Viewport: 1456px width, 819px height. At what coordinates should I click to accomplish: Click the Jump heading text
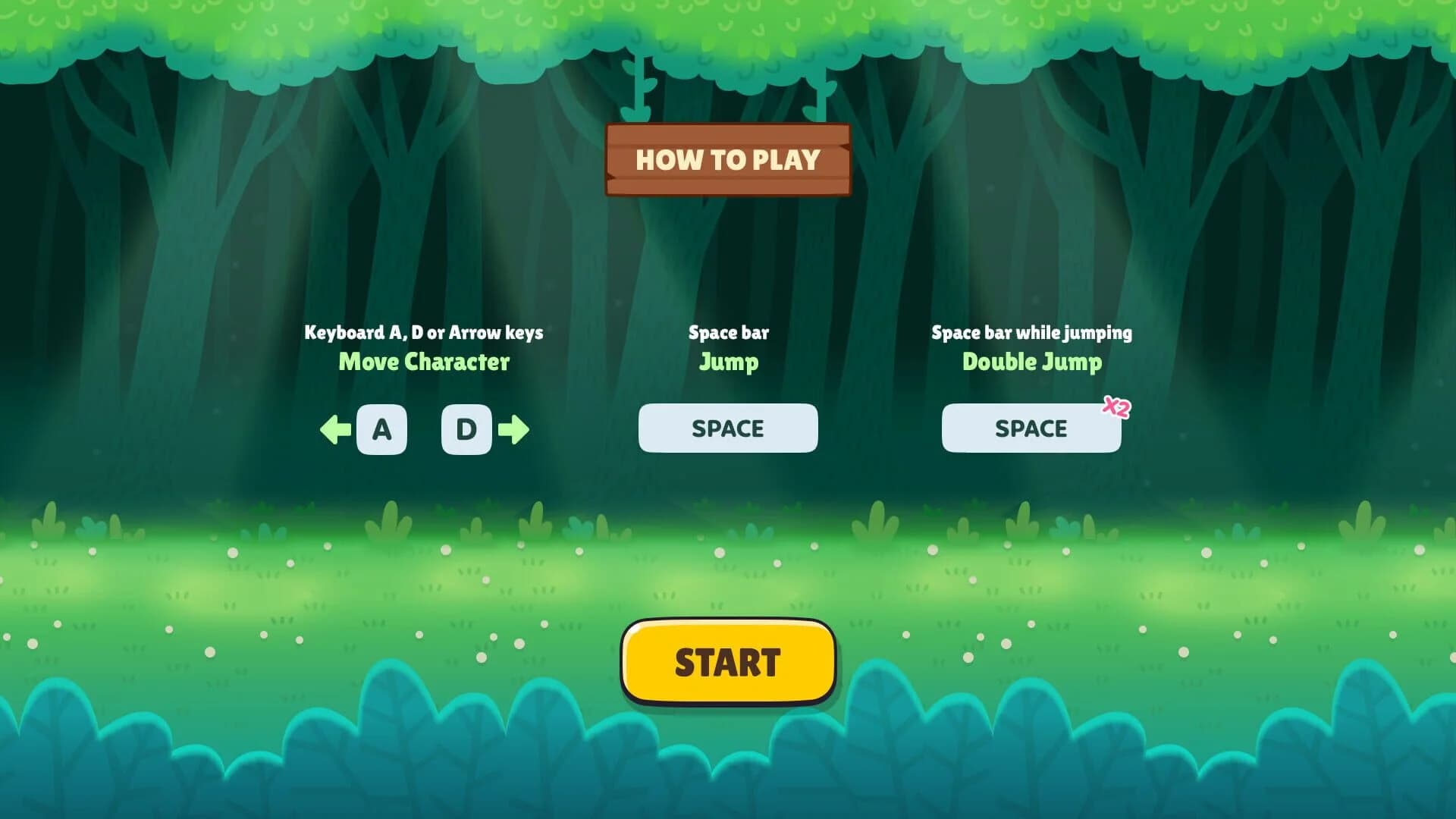coord(729,362)
